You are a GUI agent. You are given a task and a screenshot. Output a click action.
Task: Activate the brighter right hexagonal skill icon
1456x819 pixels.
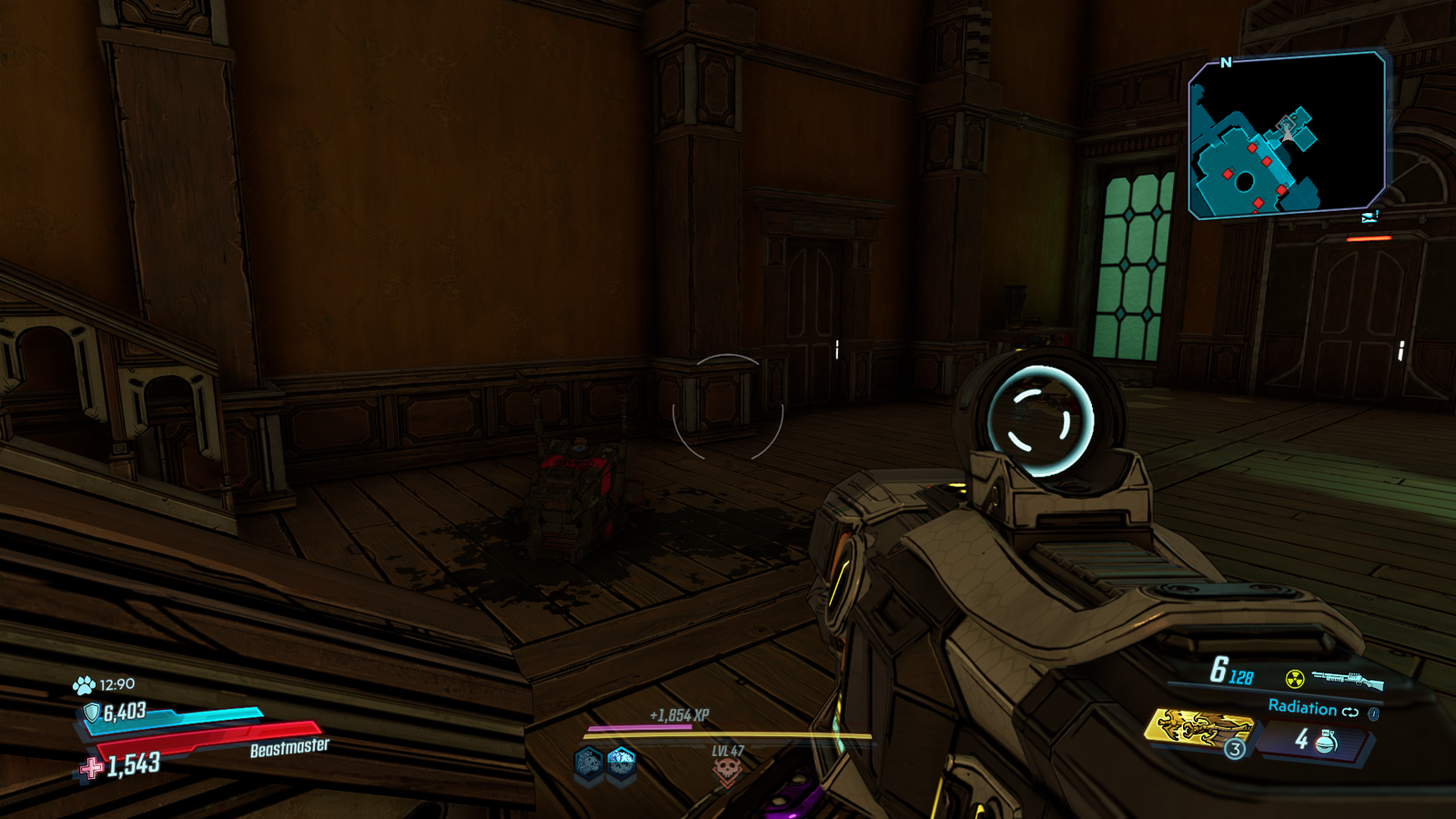pos(622,762)
